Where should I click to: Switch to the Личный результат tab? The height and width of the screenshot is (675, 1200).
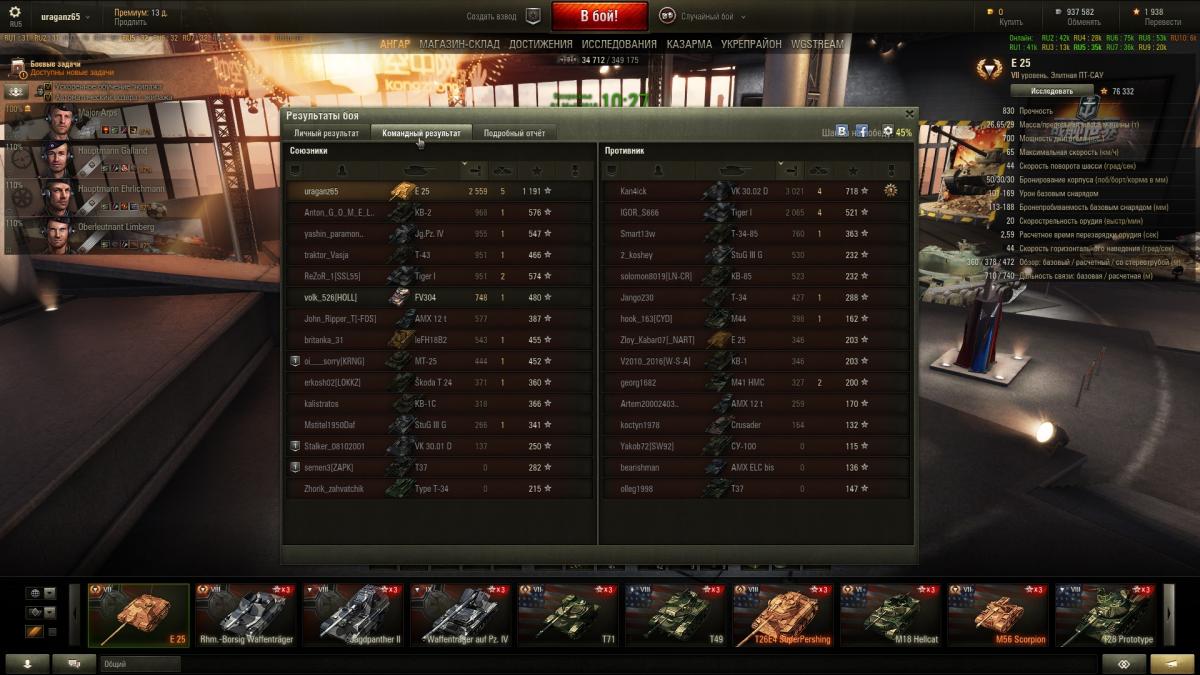326,133
